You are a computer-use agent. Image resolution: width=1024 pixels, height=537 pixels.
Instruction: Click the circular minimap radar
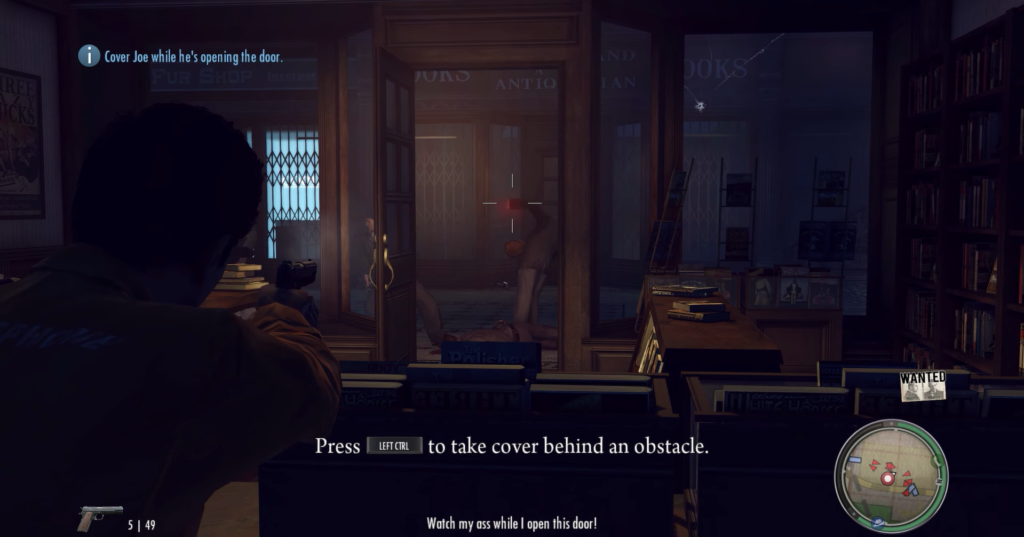point(890,475)
